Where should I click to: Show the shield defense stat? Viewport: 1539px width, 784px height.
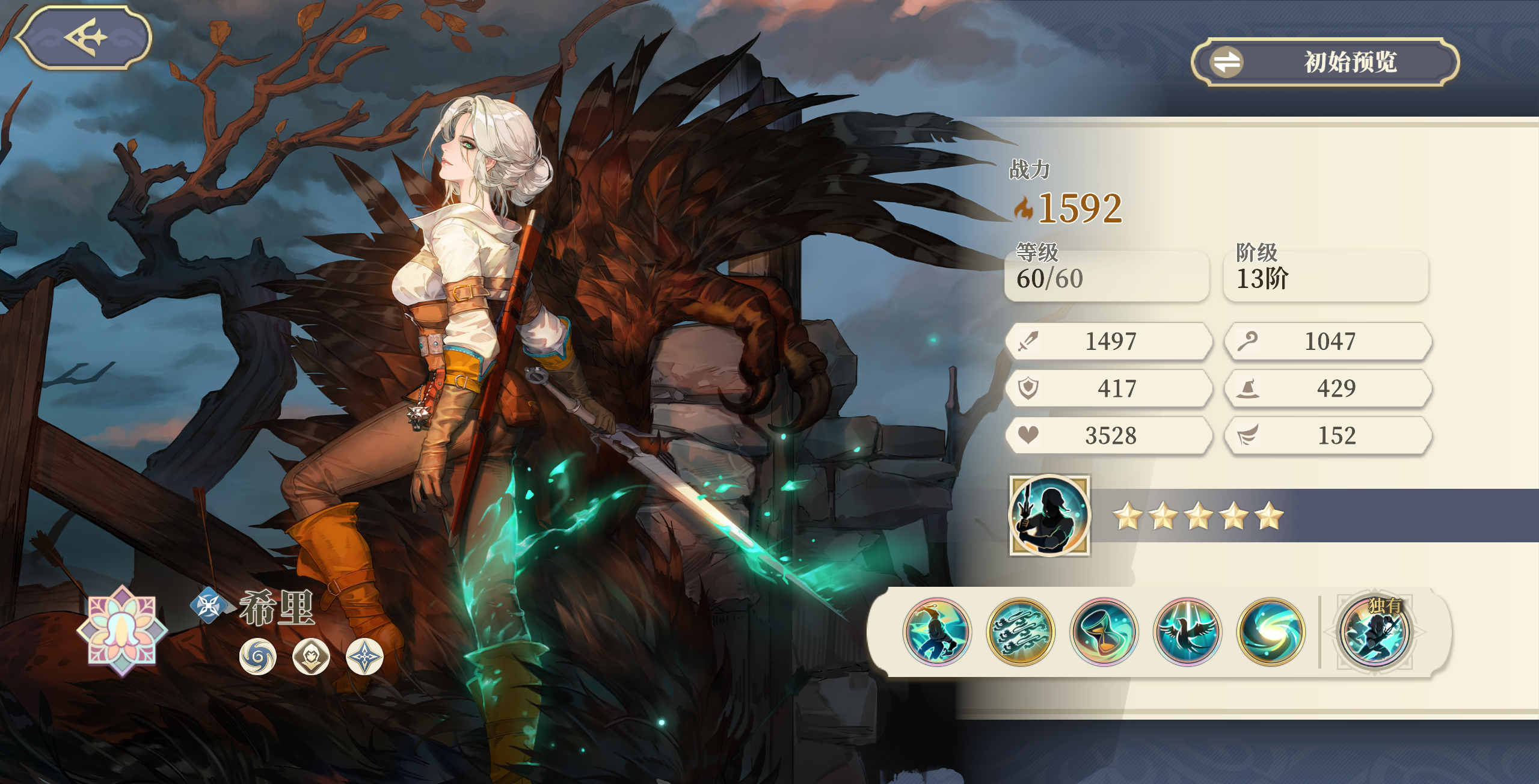pos(1108,388)
